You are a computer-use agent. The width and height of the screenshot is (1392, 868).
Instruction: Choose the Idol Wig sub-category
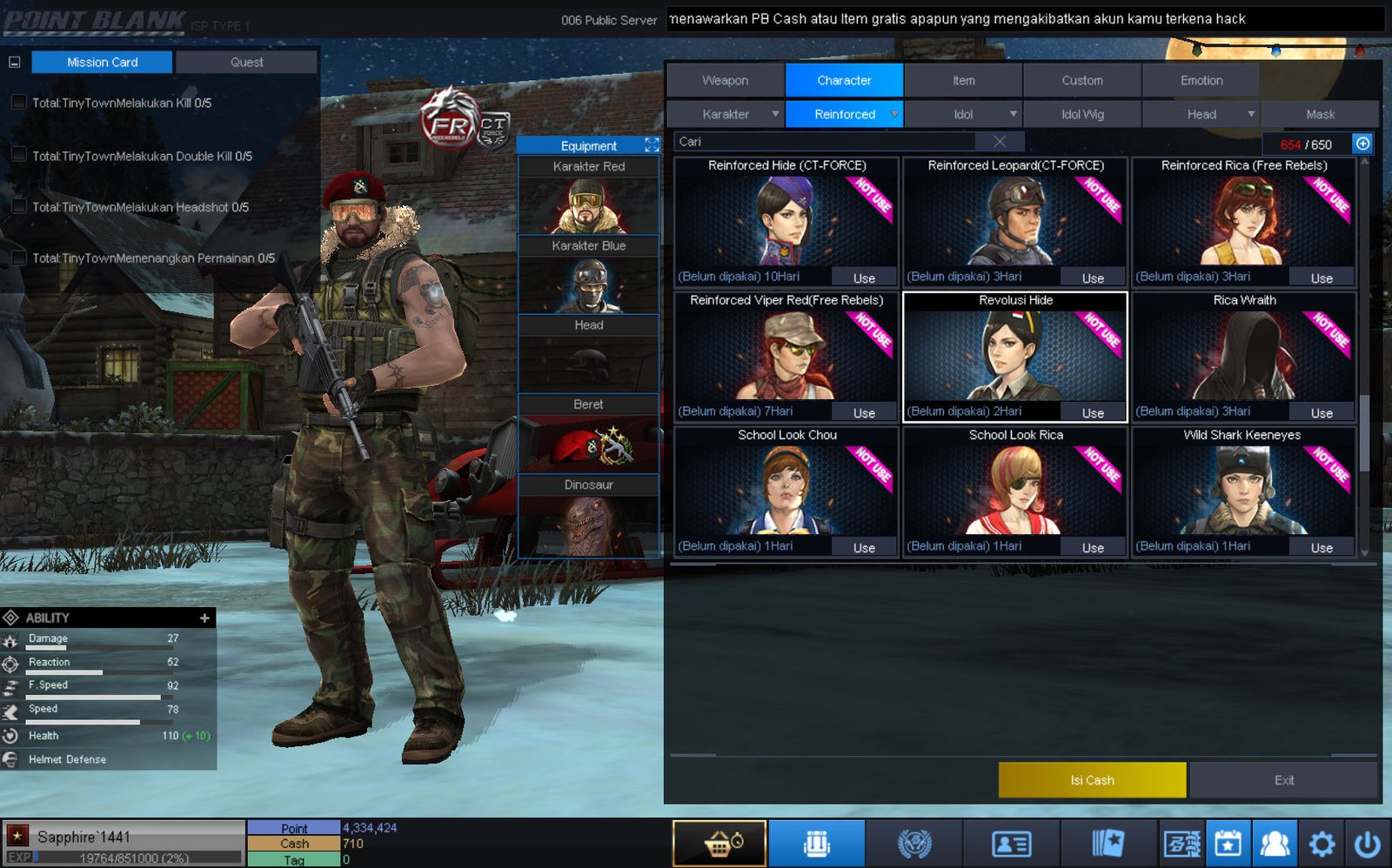[x=1082, y=114]
